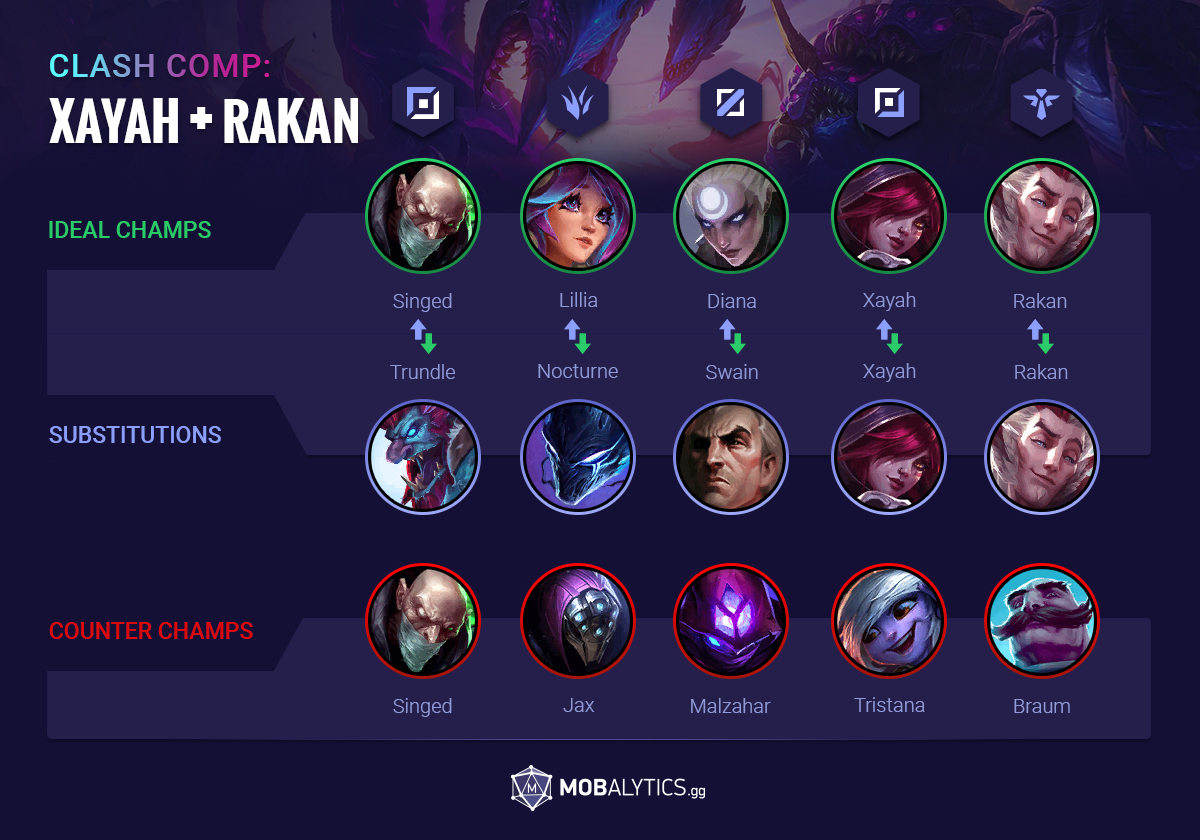Choose the Swain champion portrait

coord(732,455)
